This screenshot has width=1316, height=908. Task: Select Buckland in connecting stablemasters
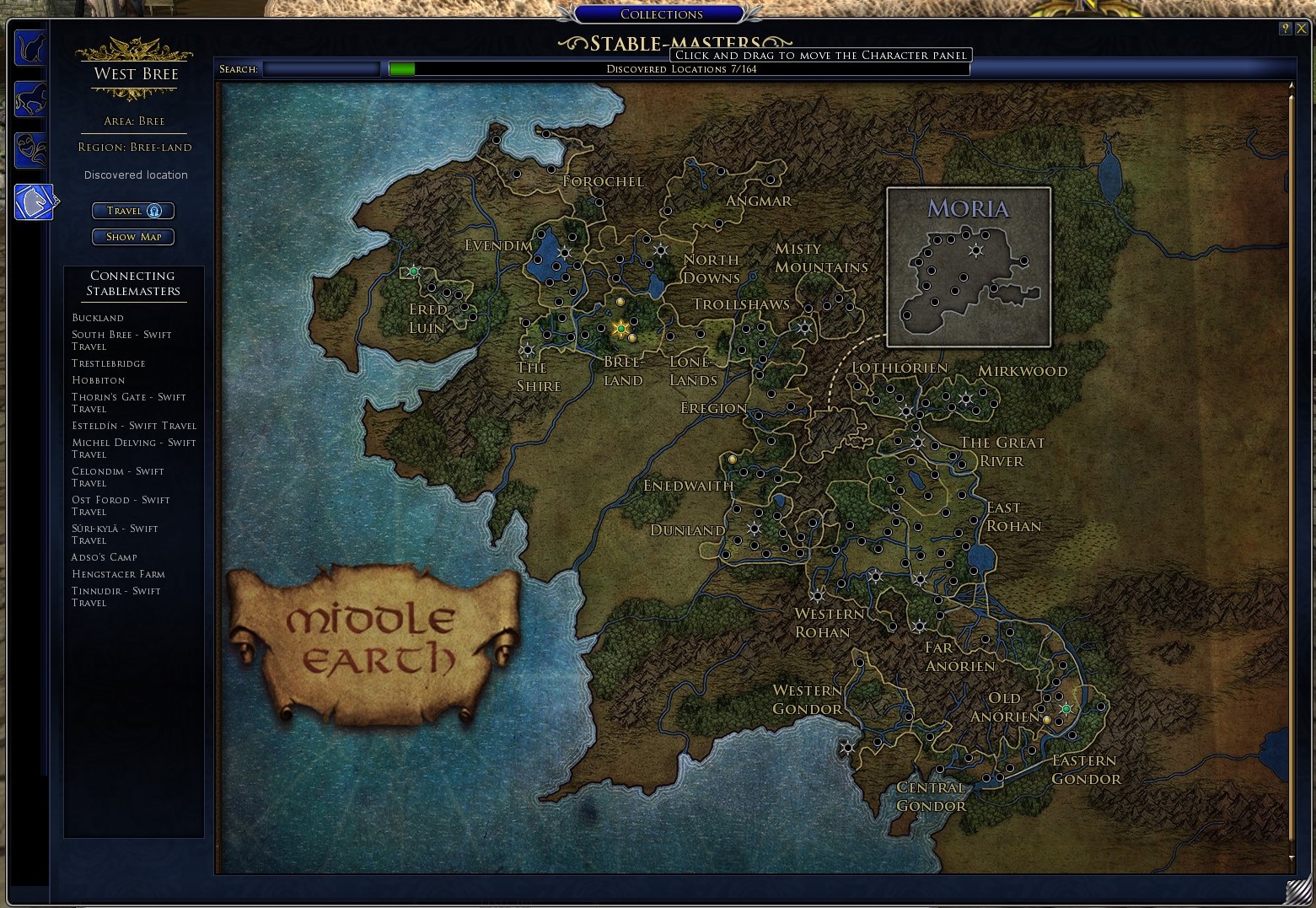pyautogui.click(x=98, y=318)
